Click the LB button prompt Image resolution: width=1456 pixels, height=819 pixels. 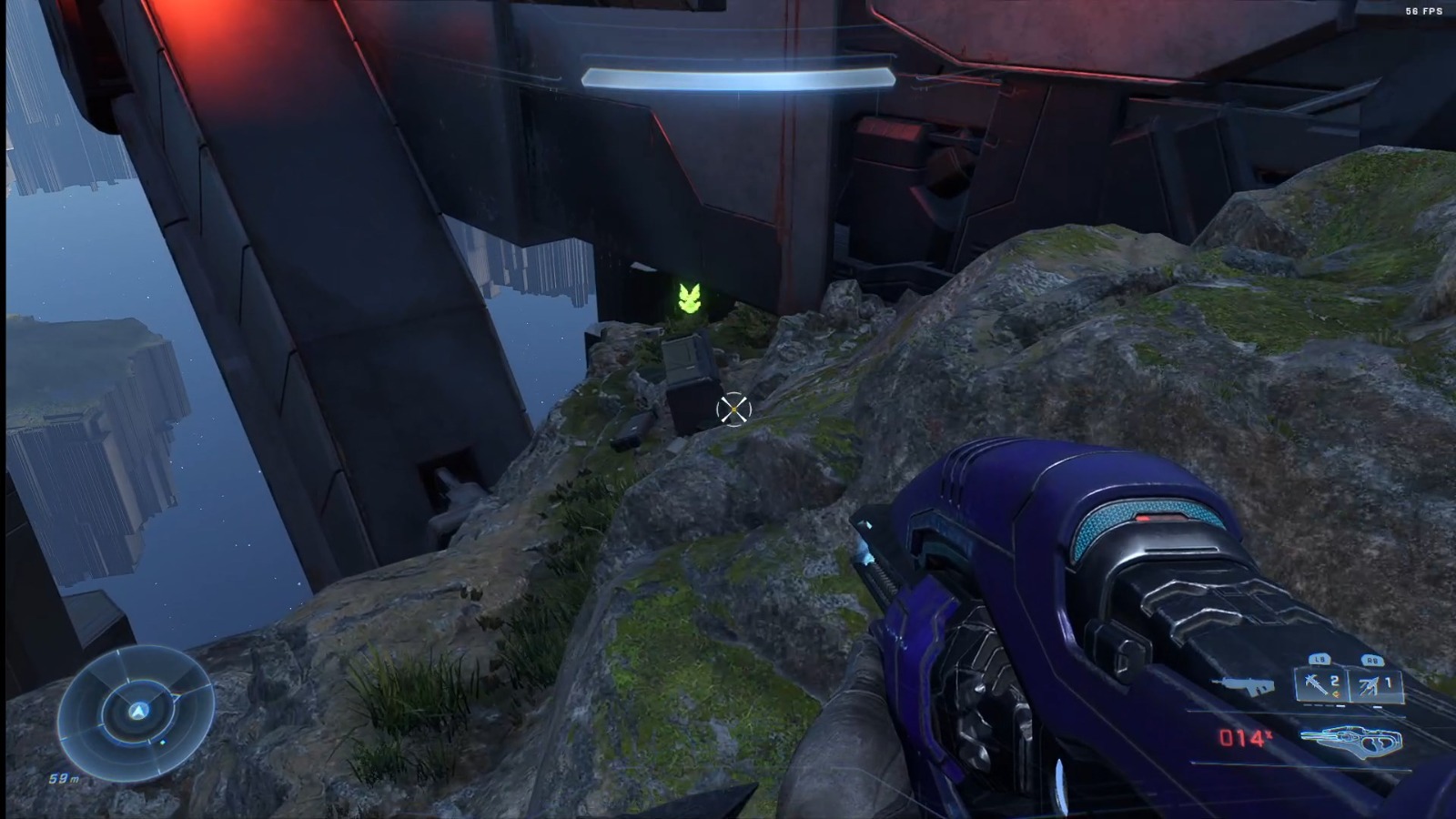click(1319, 660)
